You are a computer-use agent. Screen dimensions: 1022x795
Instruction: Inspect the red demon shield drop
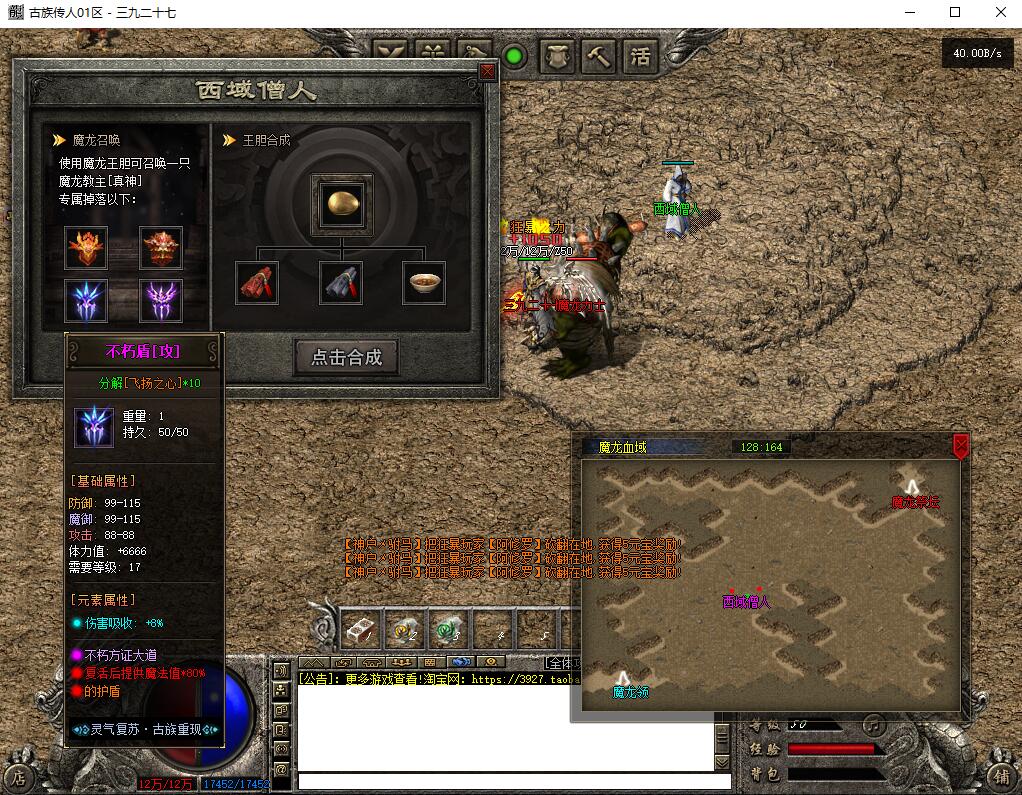160,247
